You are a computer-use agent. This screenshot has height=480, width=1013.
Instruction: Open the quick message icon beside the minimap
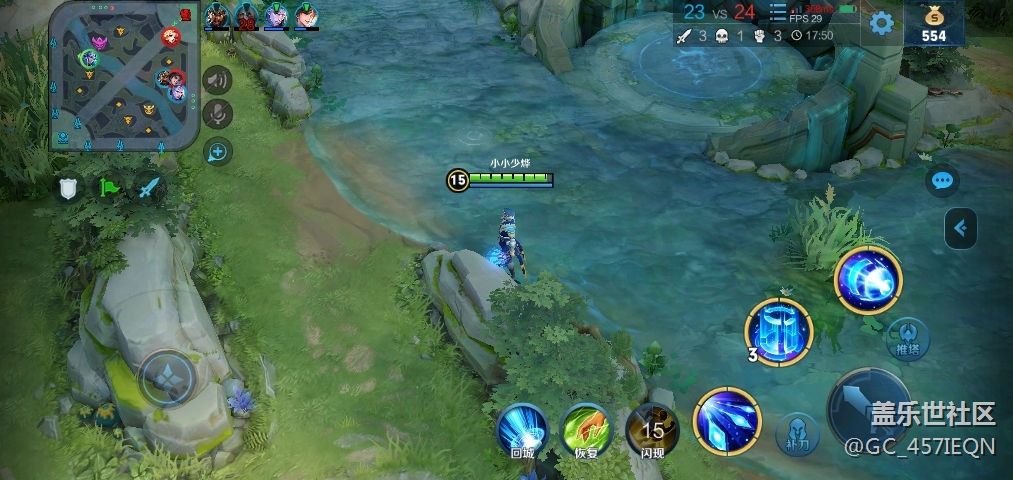click(217, 152)
